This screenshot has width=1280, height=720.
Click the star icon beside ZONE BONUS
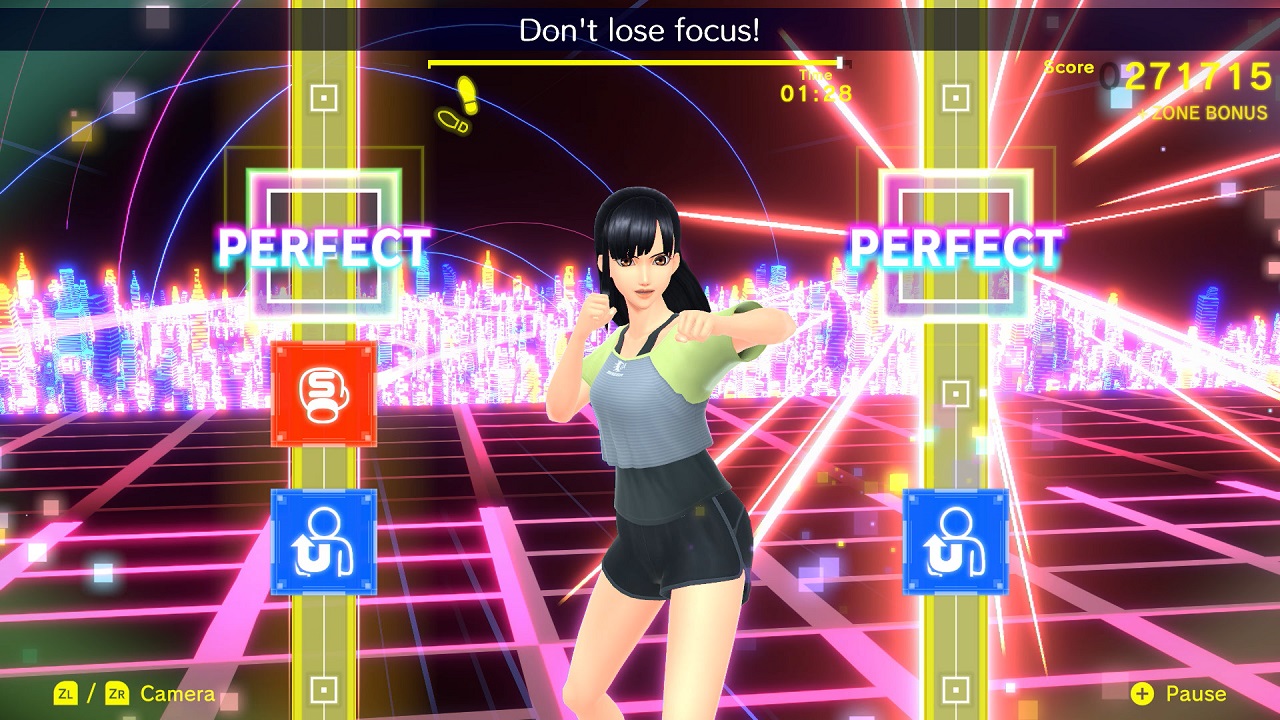tap(1143, 113)
